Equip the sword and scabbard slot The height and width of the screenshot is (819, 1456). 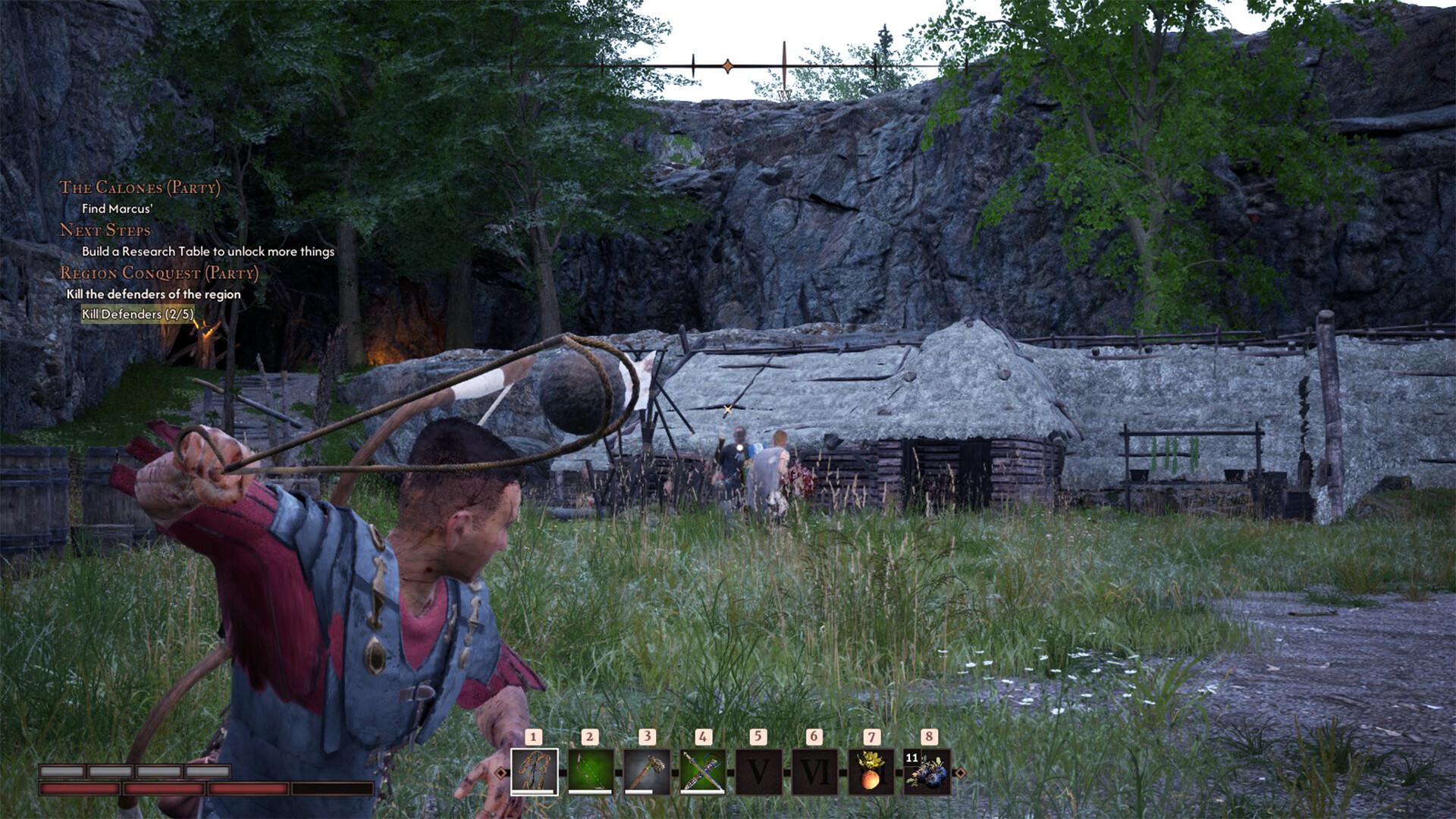[703, 772]
